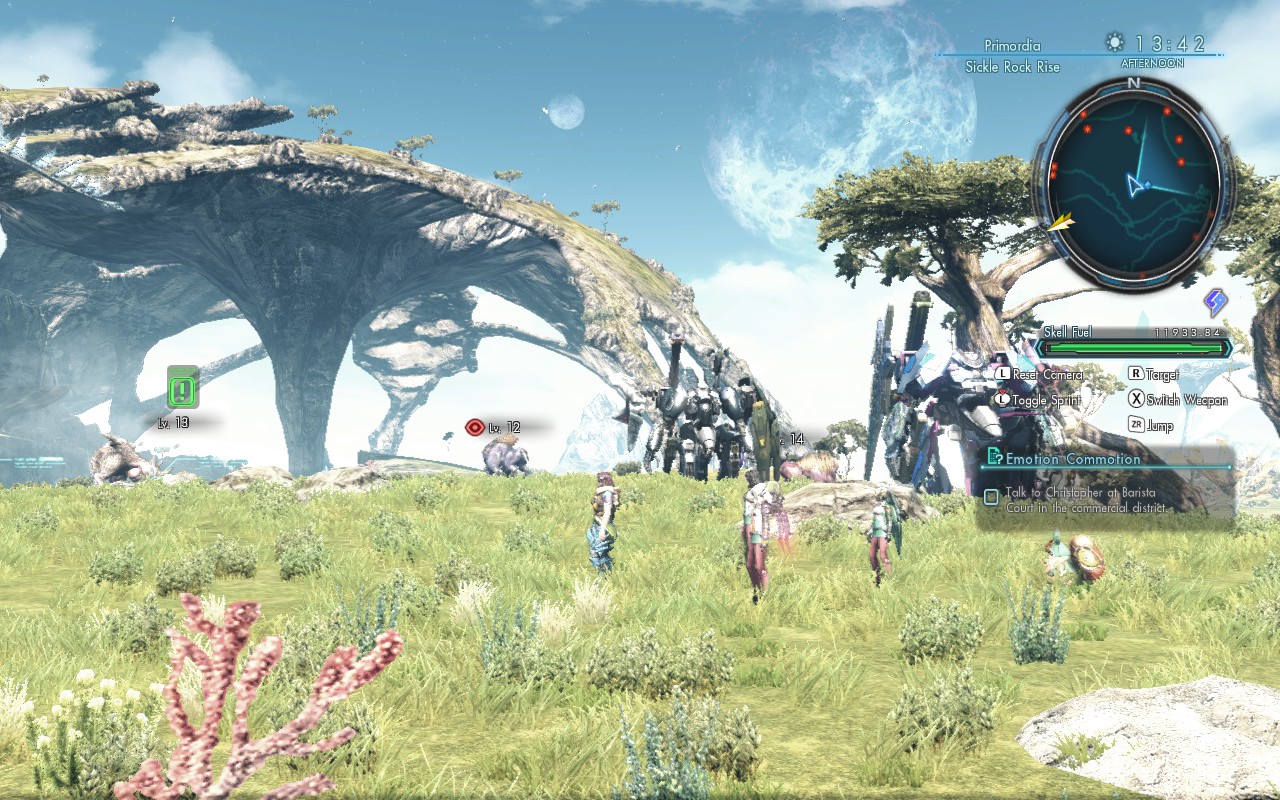
Task: Click the blue lightning icon below minimap
Action: [1215, 302]
